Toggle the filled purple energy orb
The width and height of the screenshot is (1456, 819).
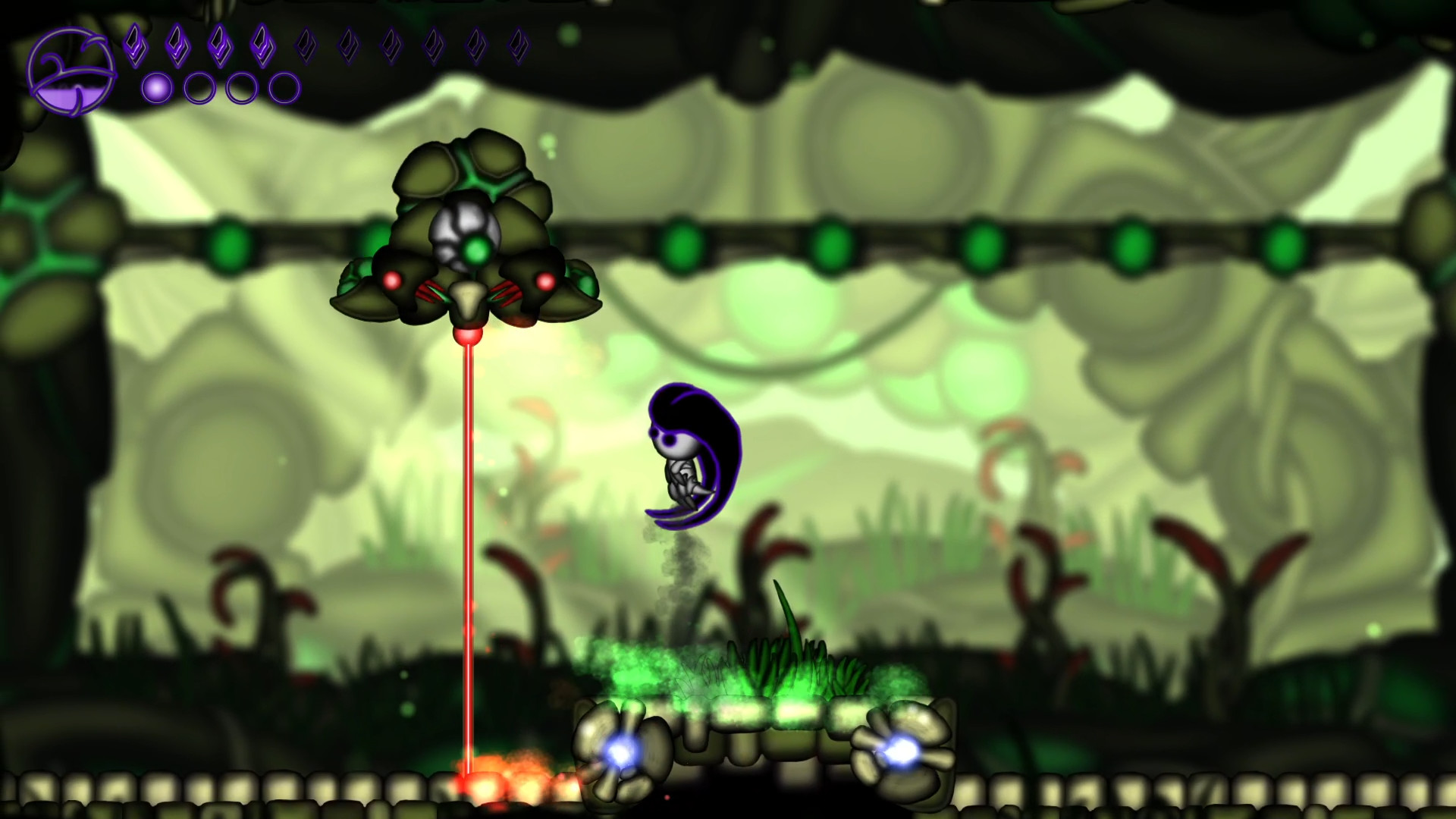[x=156, y=86]
